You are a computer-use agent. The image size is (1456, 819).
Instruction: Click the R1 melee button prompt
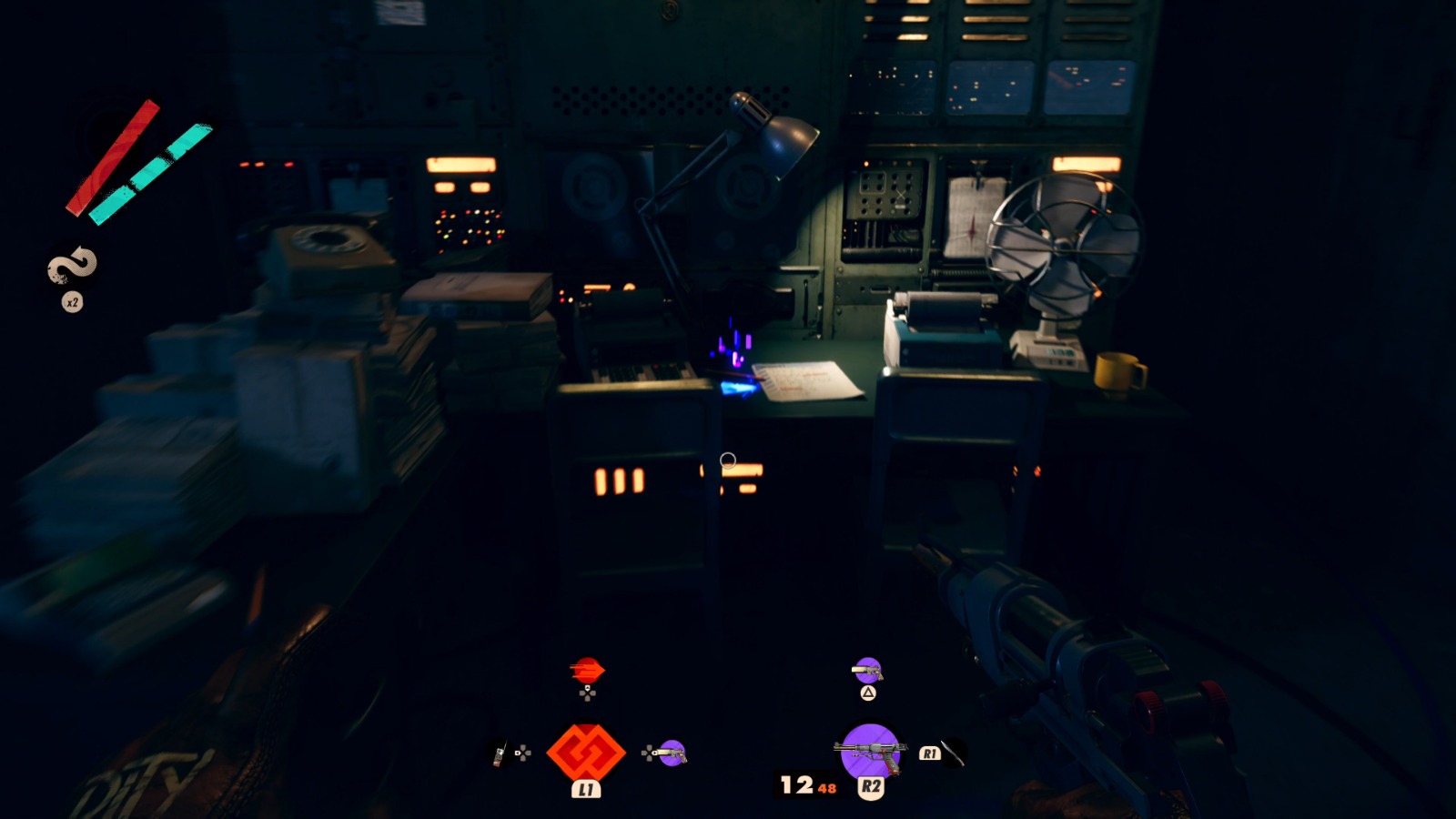pyautogui.click(x=931, y=753)
